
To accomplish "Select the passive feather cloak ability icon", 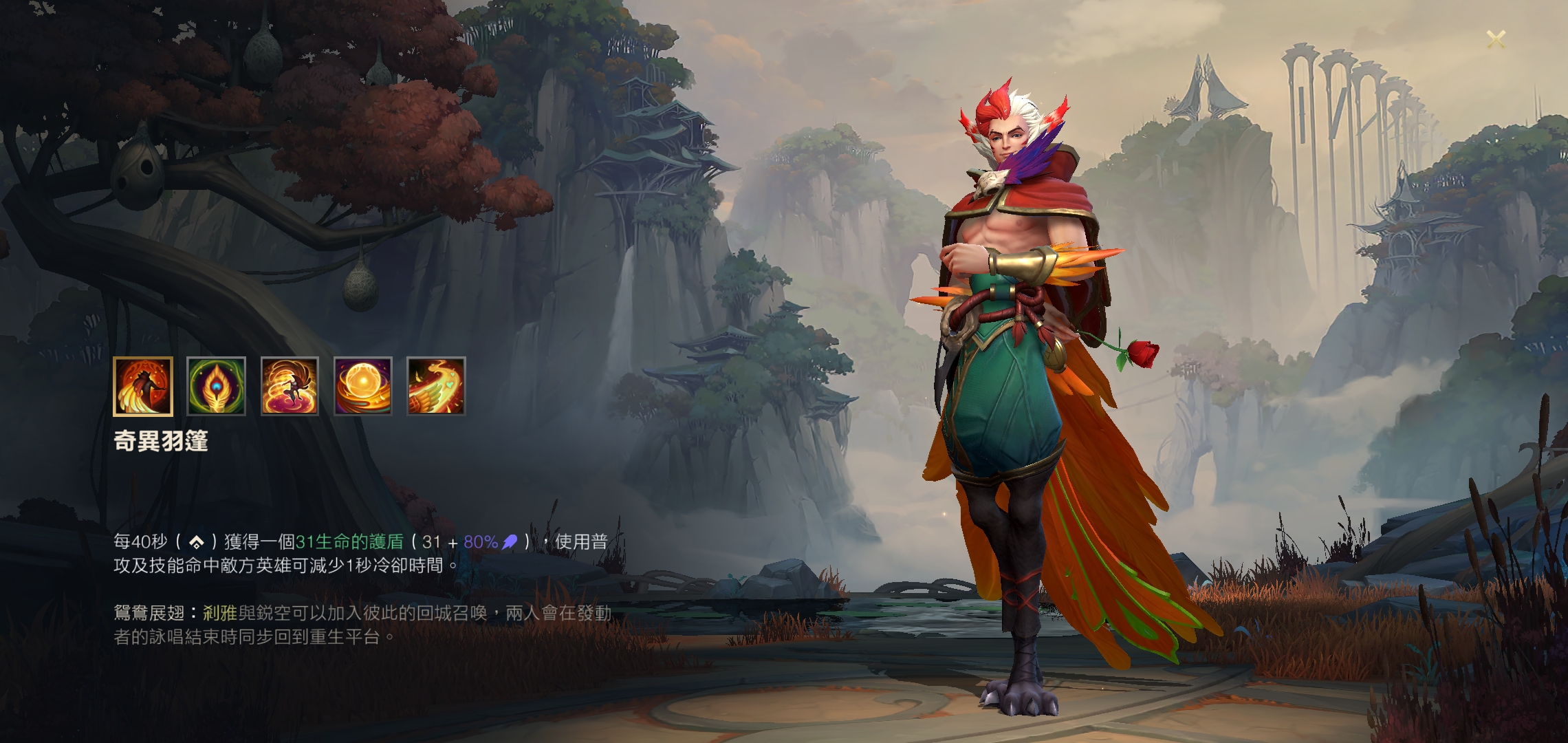I will click(x=143, y=387).
